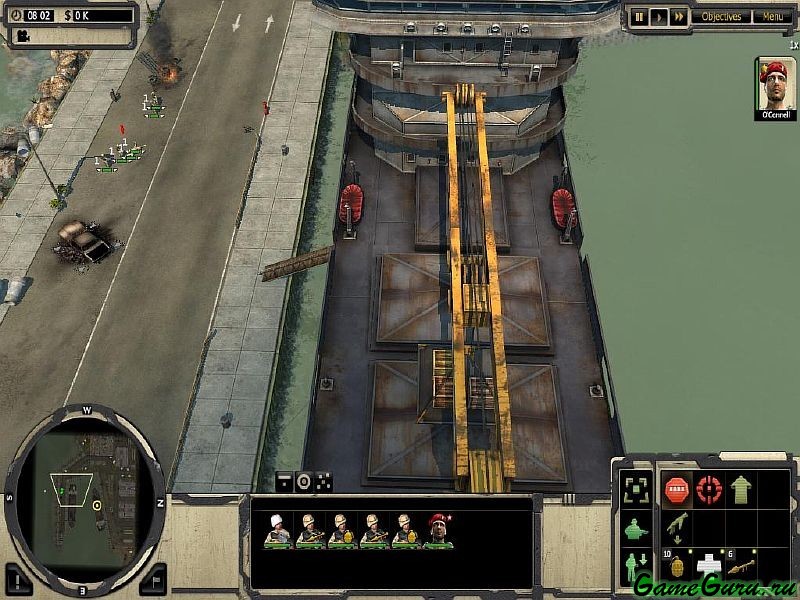Viewport: 800px width, 600px height.
Task: Select the red beret hero in the squad panel
Action: pos(438,529)
